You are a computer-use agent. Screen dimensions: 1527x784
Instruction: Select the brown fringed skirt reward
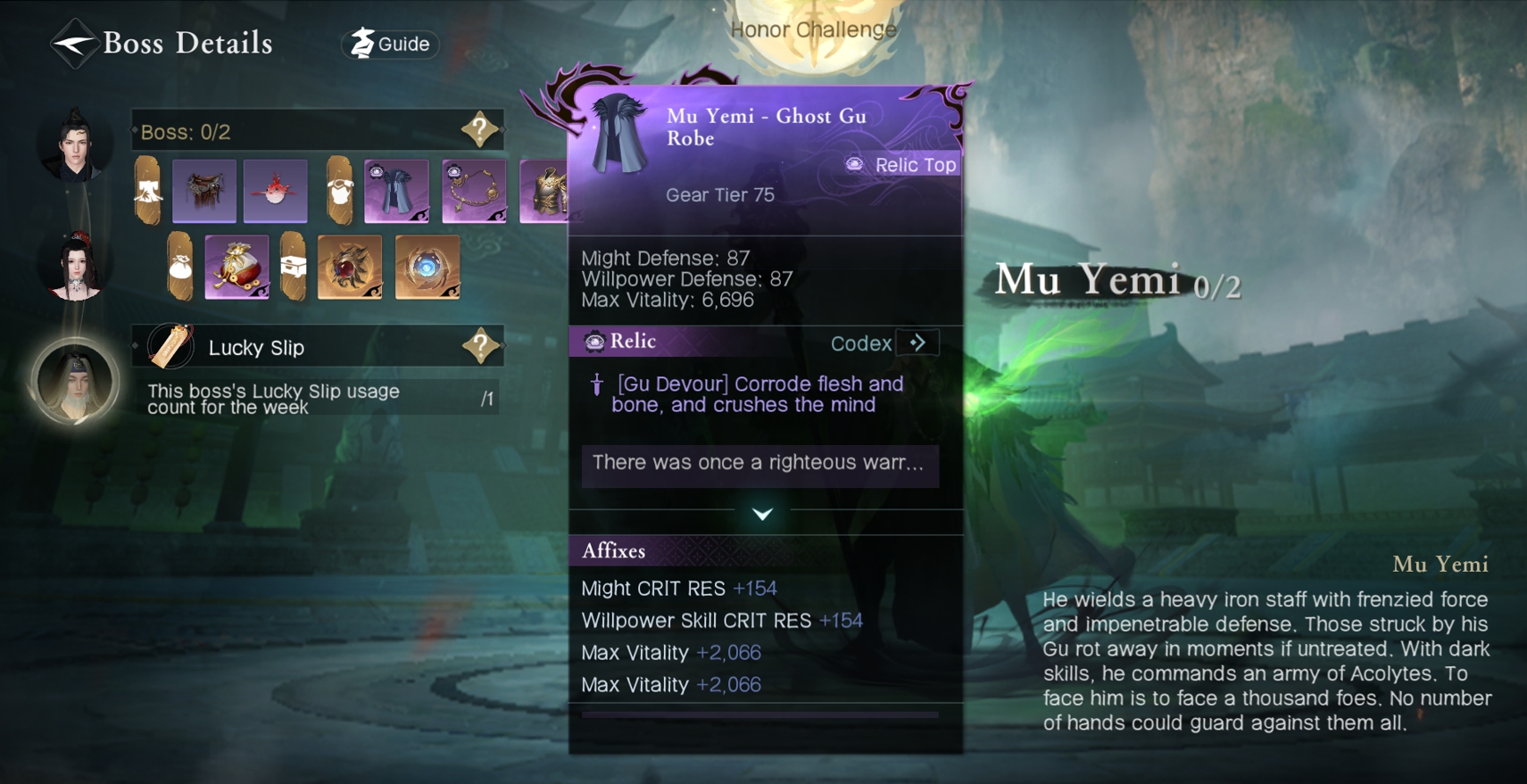204,190
